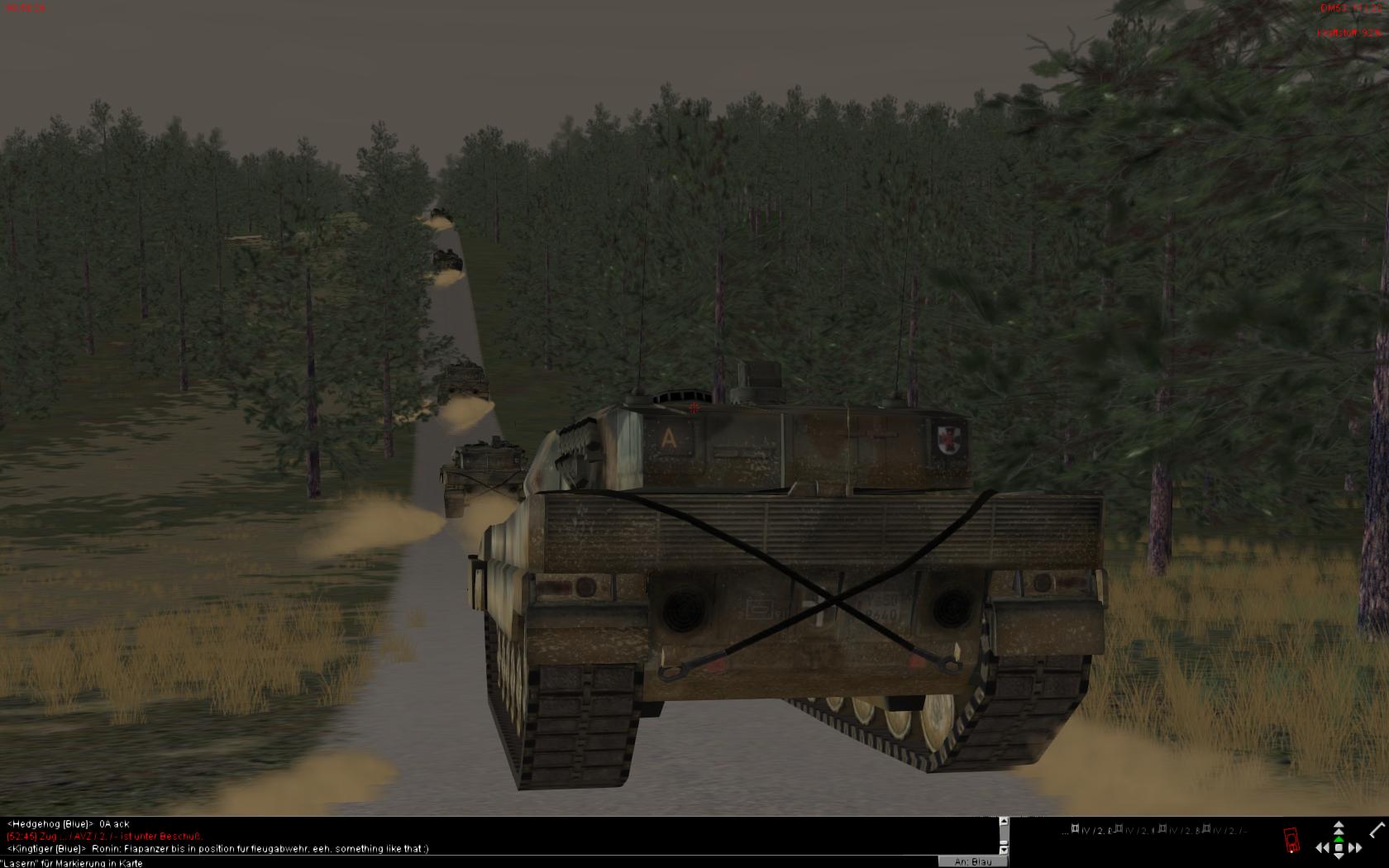The height and width of the screenshot is (868, 1389).
Task: Click the double-right arrow movement control
Action: (x=1355, y=847)
